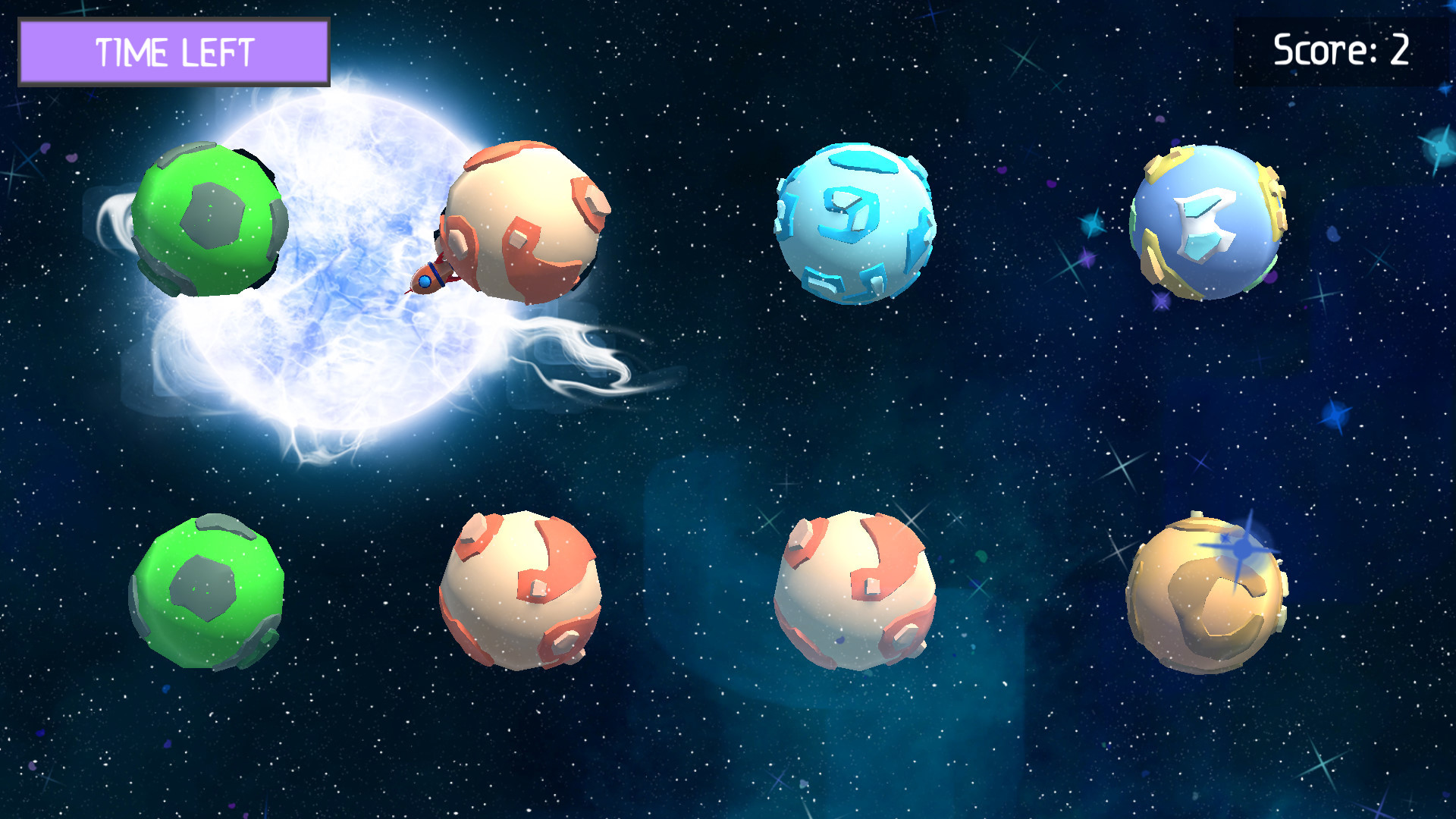Click the crater on the icy blue planet
This screenshot has height=819, width=1456.
[x=849, y=216]
